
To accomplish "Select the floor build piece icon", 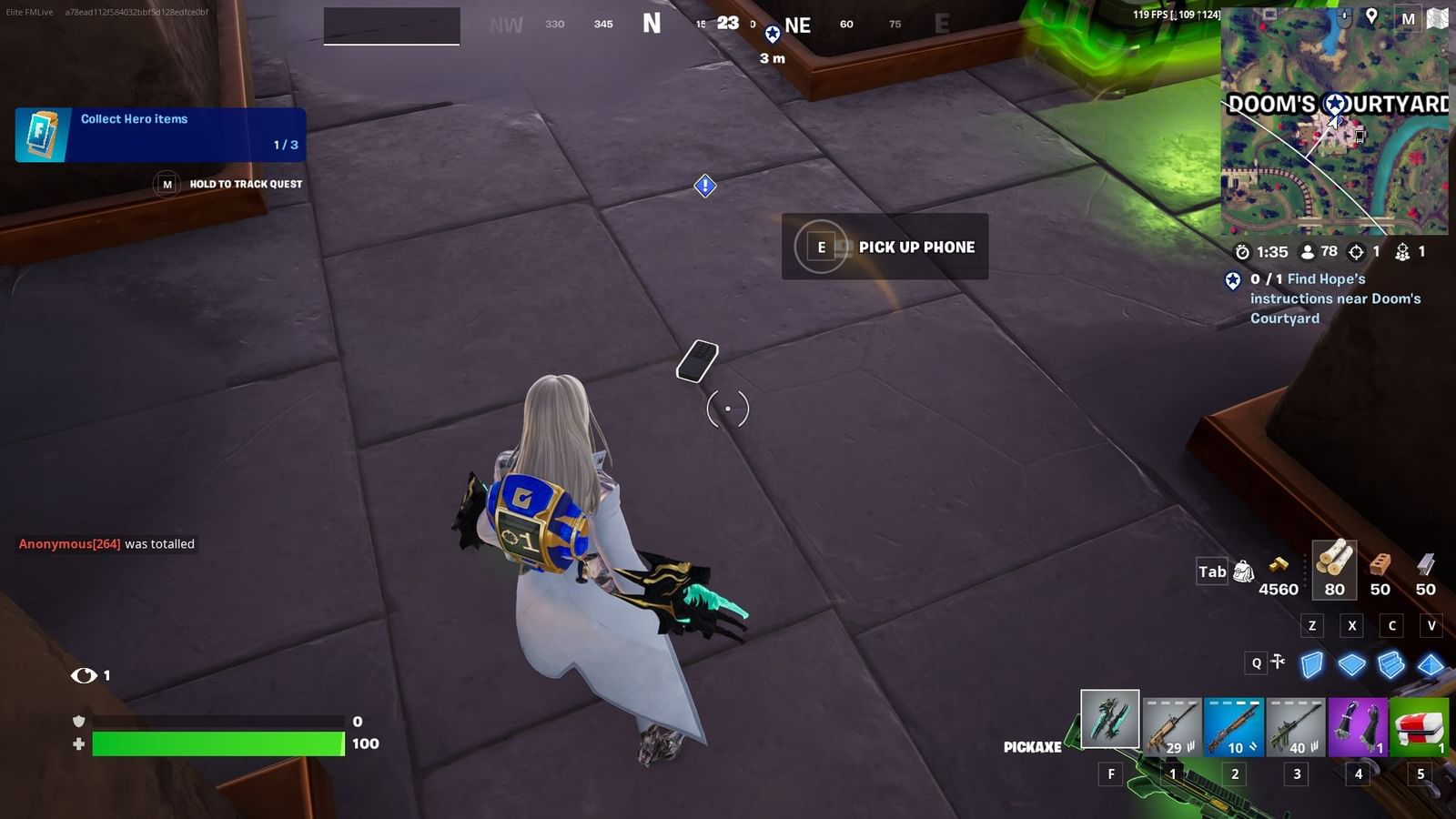I will click(1352, 663).
